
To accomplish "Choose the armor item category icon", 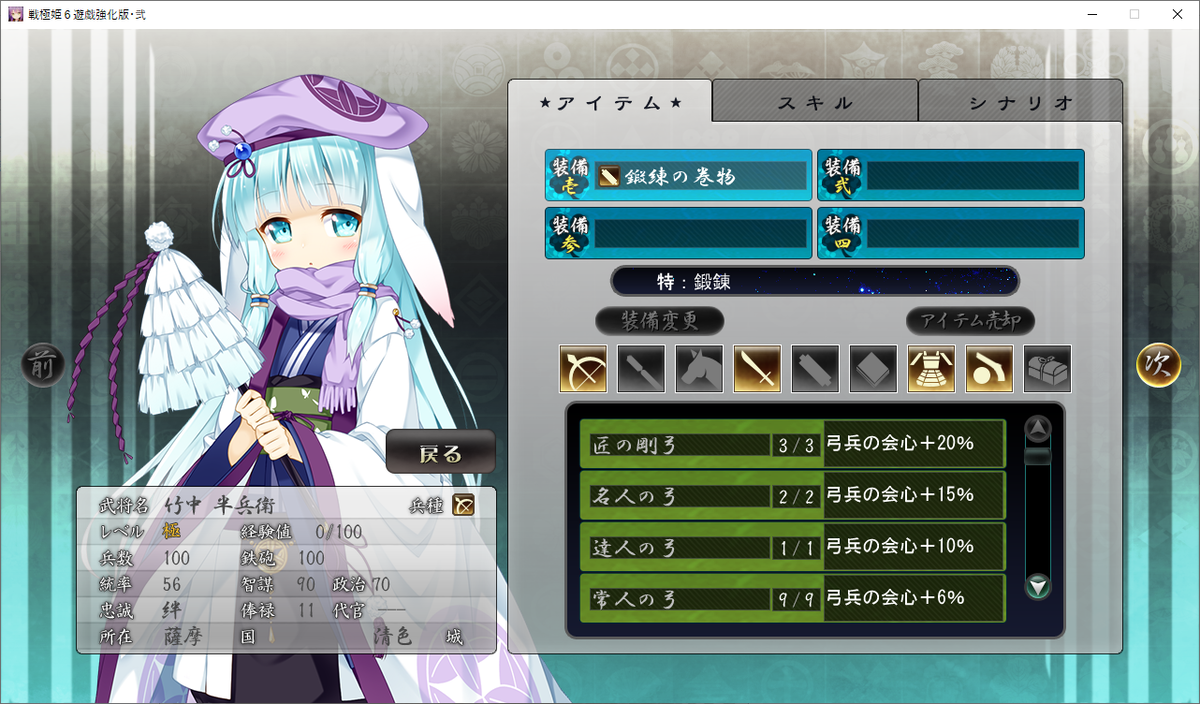I will point(931,369).
